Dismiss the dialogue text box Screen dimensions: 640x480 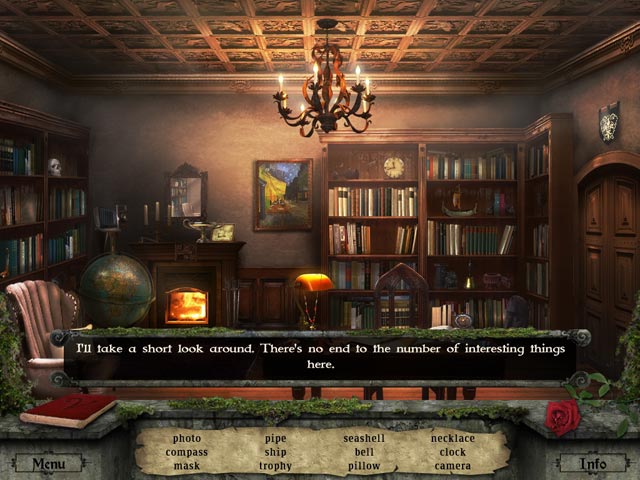(319, 357)
